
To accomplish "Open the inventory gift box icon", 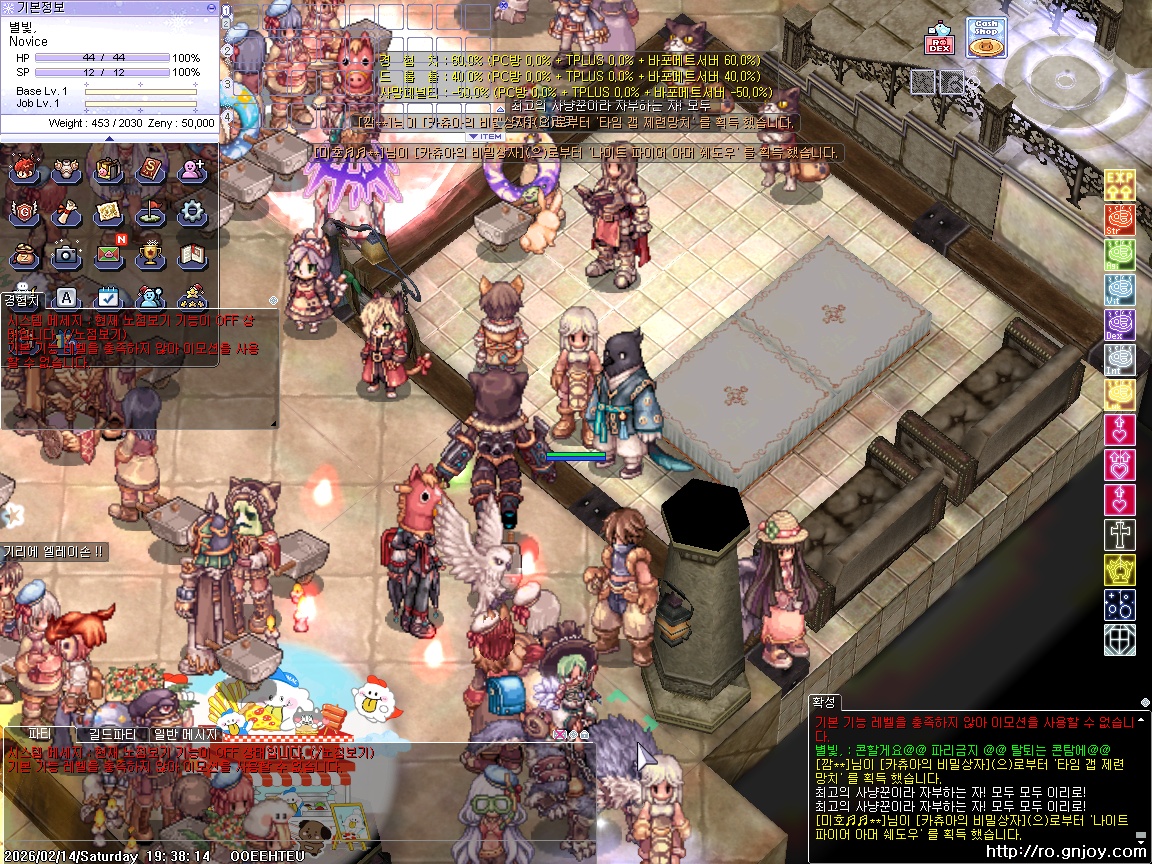I will pyautogui.click(x=108, y=170).
